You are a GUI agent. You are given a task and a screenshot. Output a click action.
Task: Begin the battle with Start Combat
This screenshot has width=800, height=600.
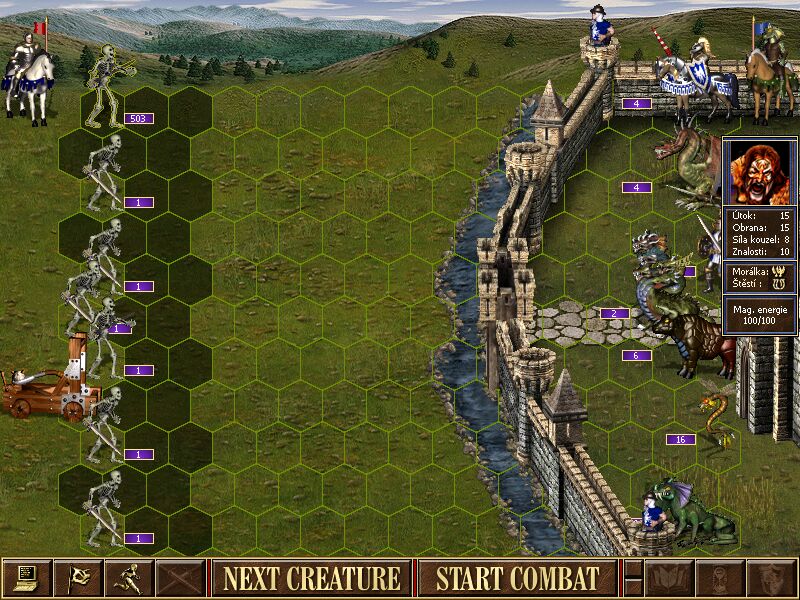[x=517, y=578]
